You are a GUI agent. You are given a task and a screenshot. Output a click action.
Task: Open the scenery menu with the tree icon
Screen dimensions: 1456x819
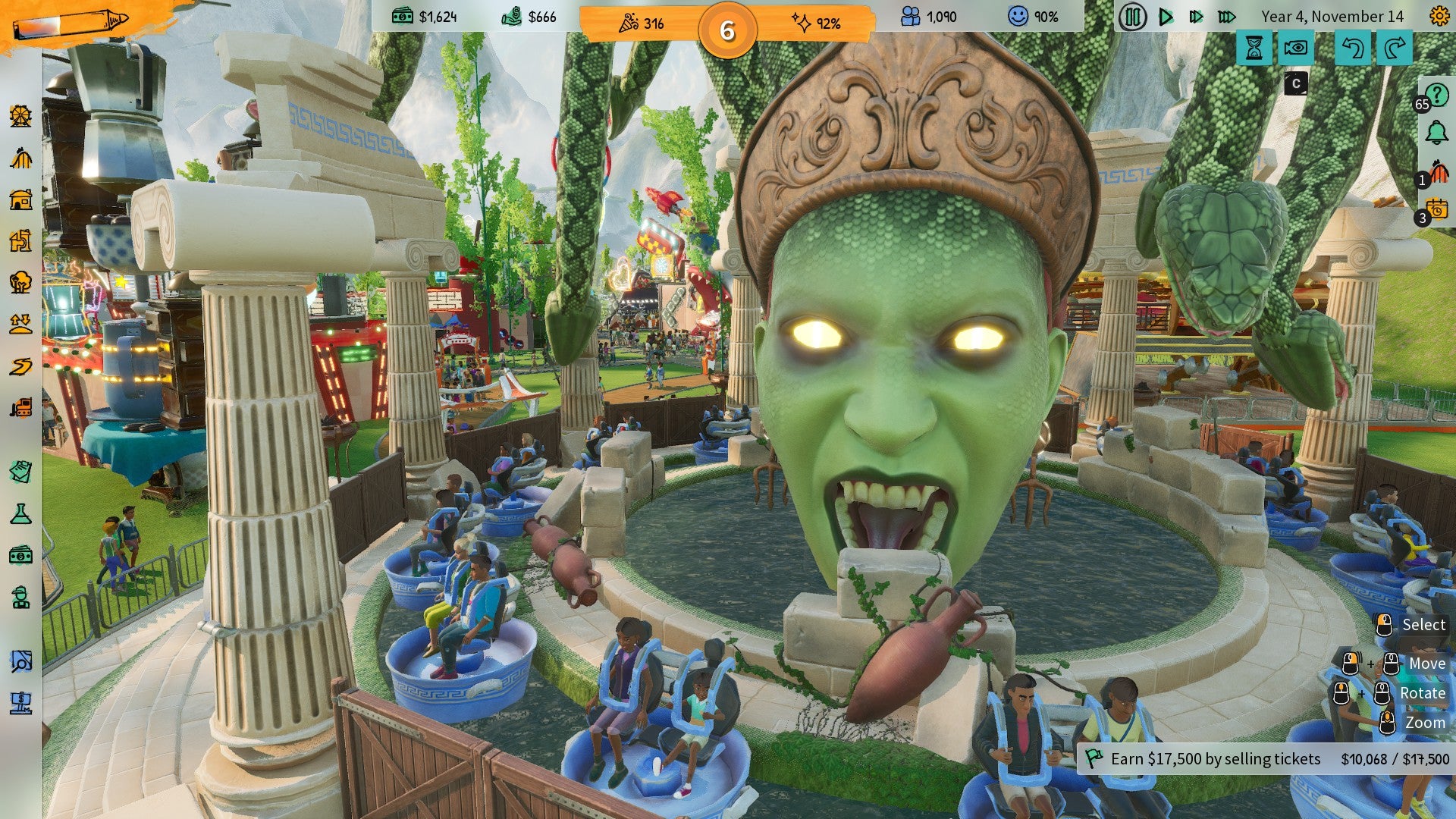click(x=20, y=281)
